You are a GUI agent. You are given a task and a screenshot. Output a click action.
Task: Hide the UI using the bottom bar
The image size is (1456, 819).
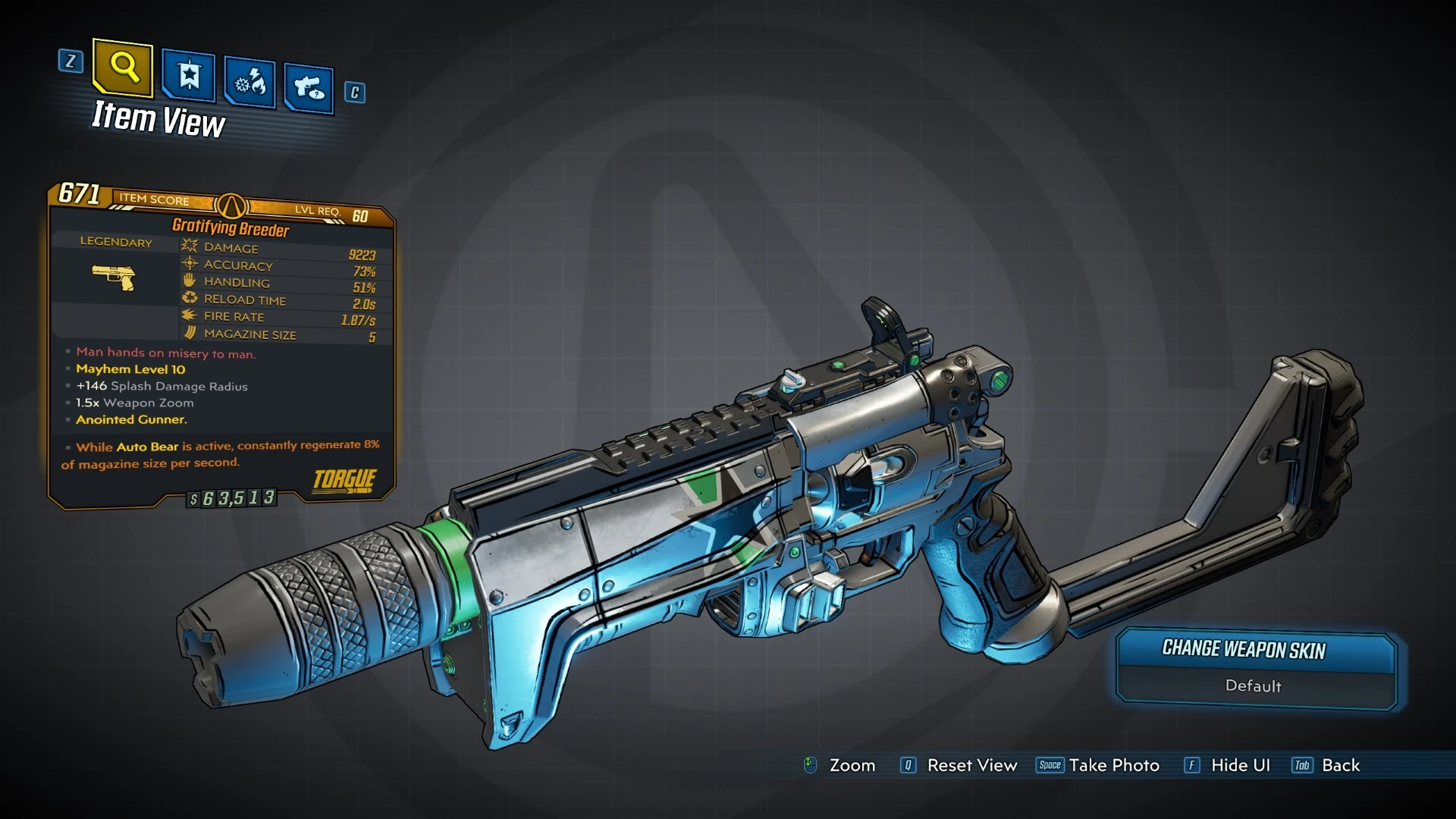tap(1240, 765)
